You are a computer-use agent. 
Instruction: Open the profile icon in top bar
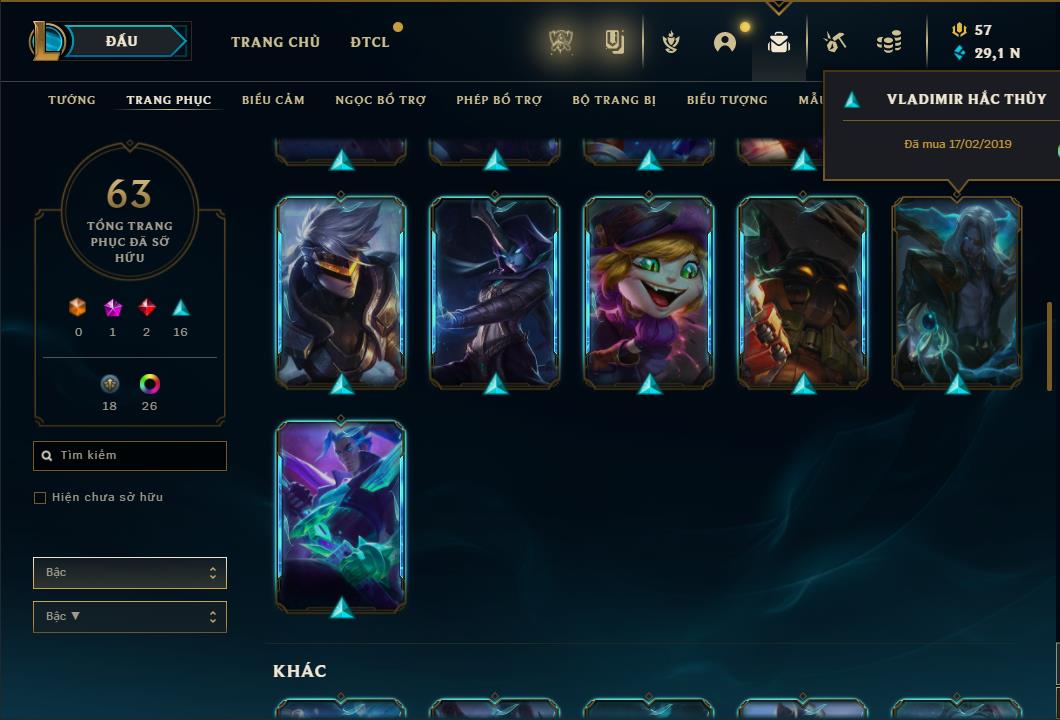pos(725,42)
